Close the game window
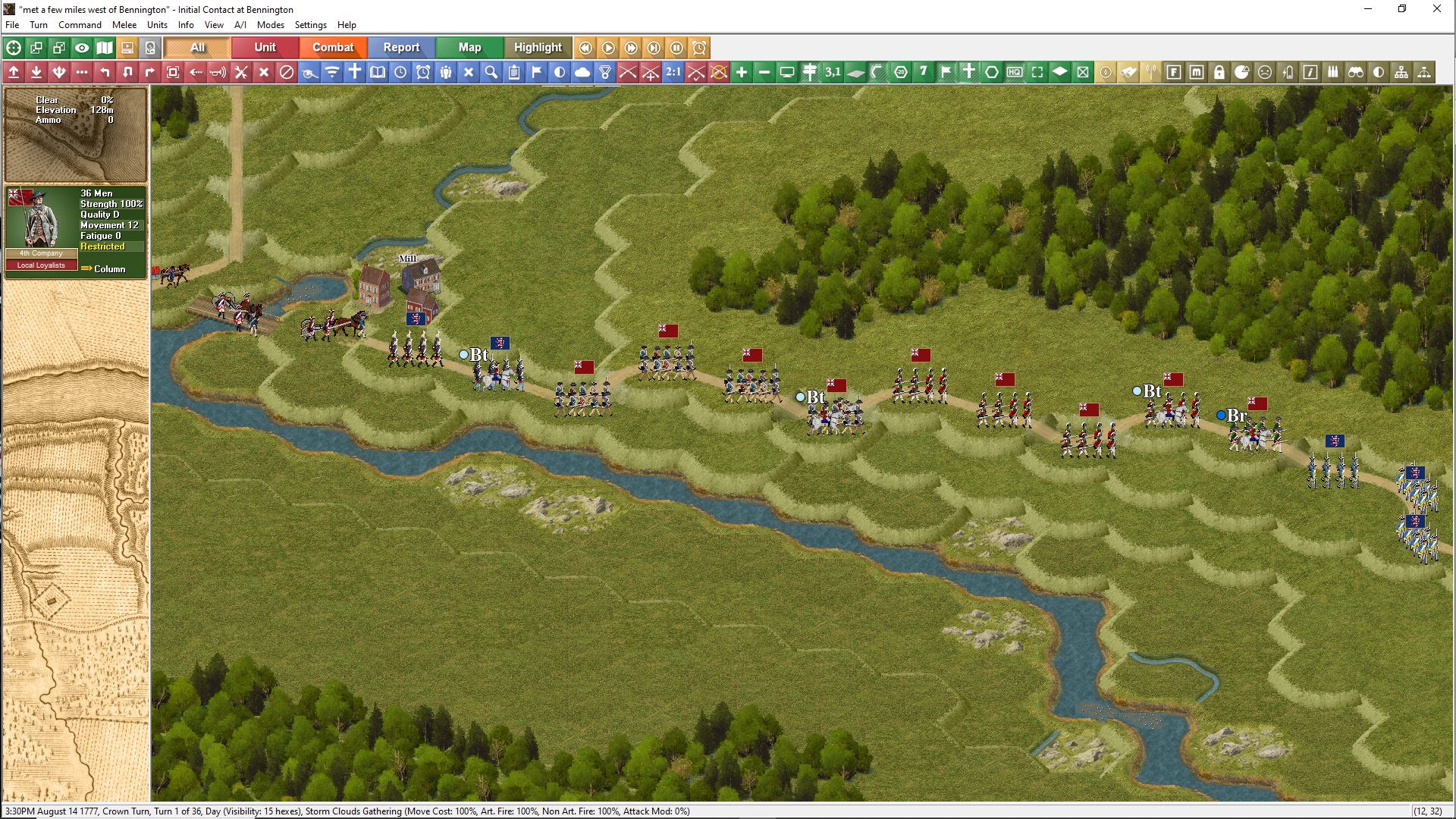The image size is (1456, 819). pyautogui.click(x=1436, y=9)
